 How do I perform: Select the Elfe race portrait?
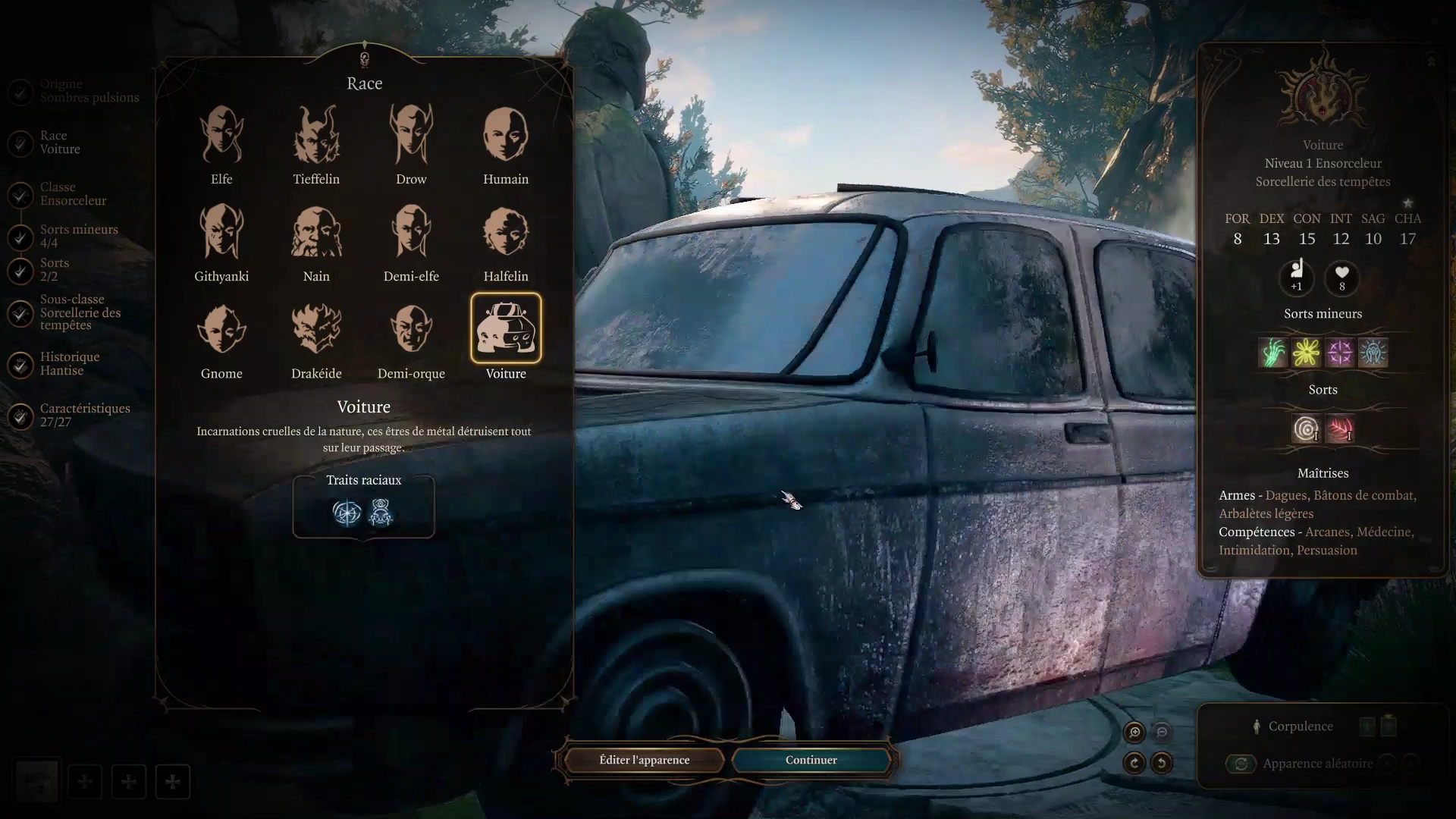coord(221,136)
